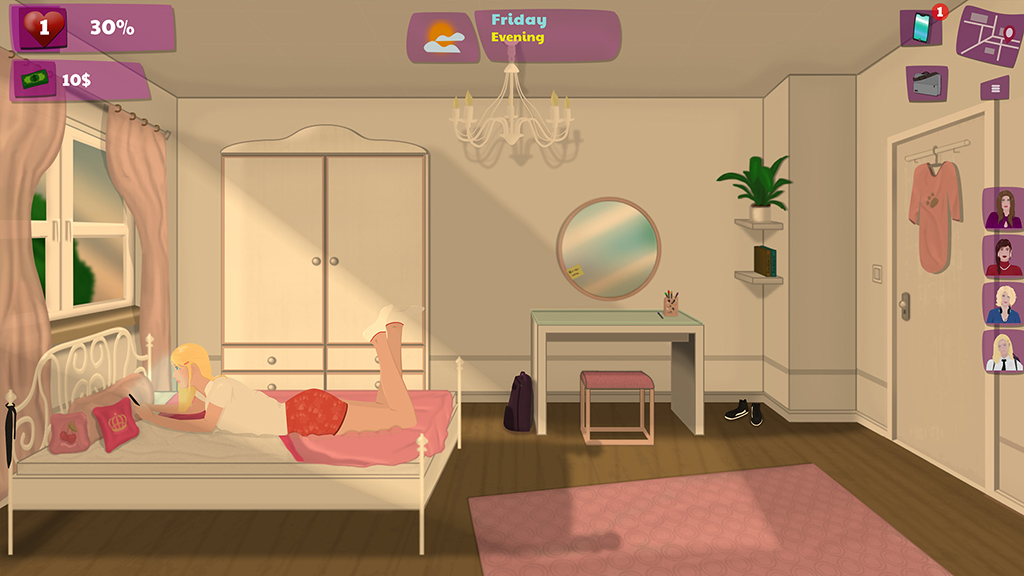
Task: Select the brunette woman in purple portrait
Action: pyautogui.click(x=1002, y=209)
